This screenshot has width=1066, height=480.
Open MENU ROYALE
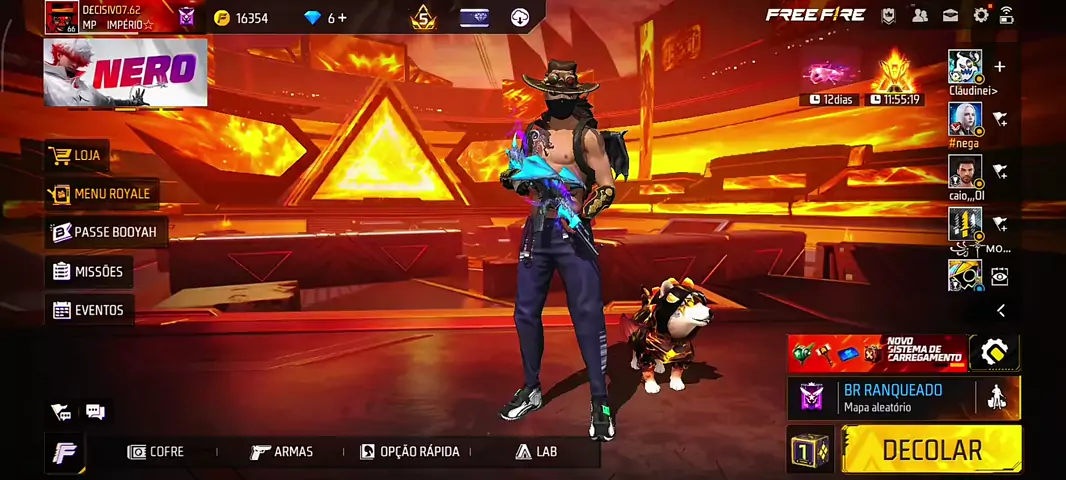click(100, 194)
